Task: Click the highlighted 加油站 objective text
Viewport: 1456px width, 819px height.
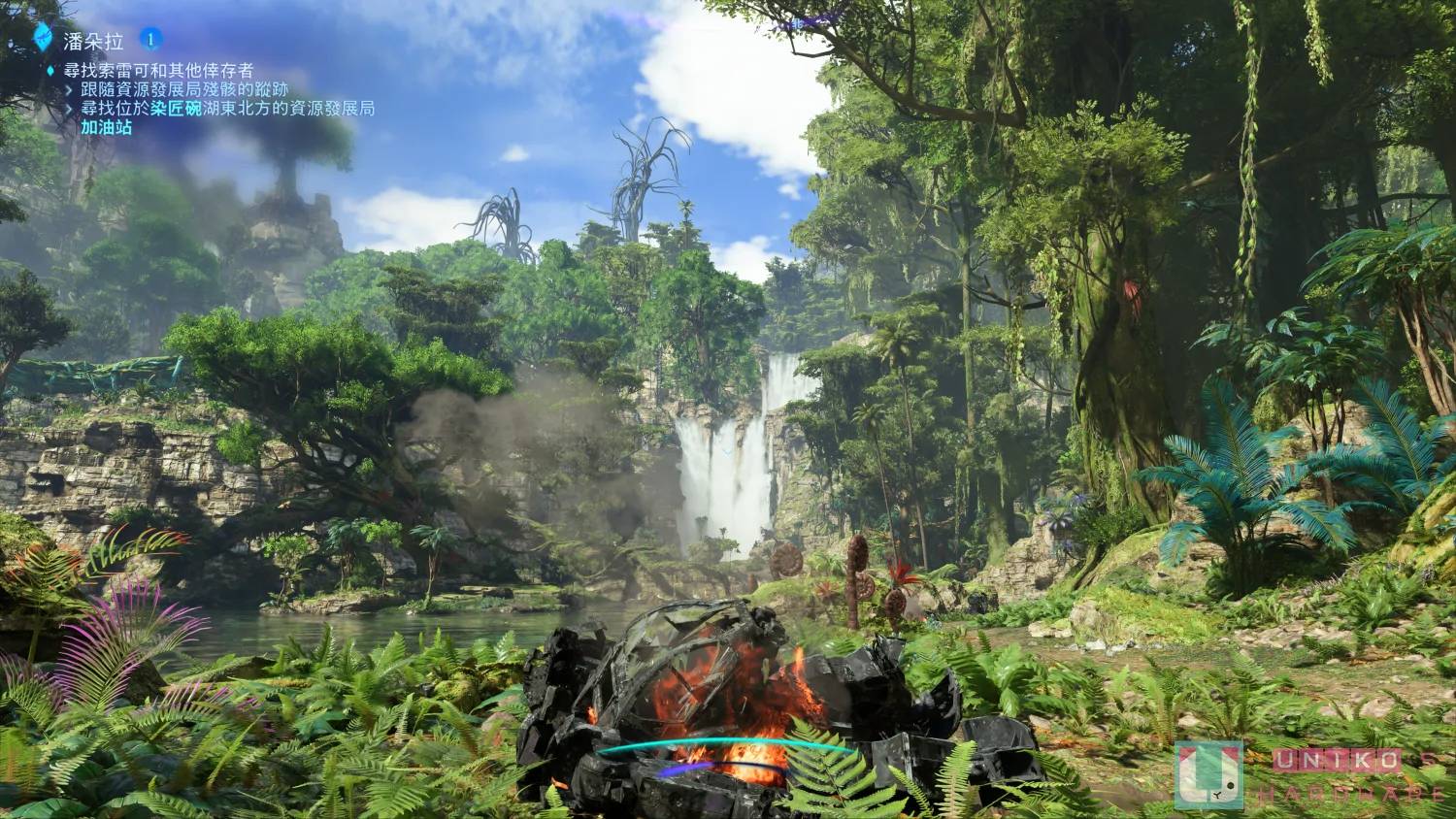Action: coord(106,127)
